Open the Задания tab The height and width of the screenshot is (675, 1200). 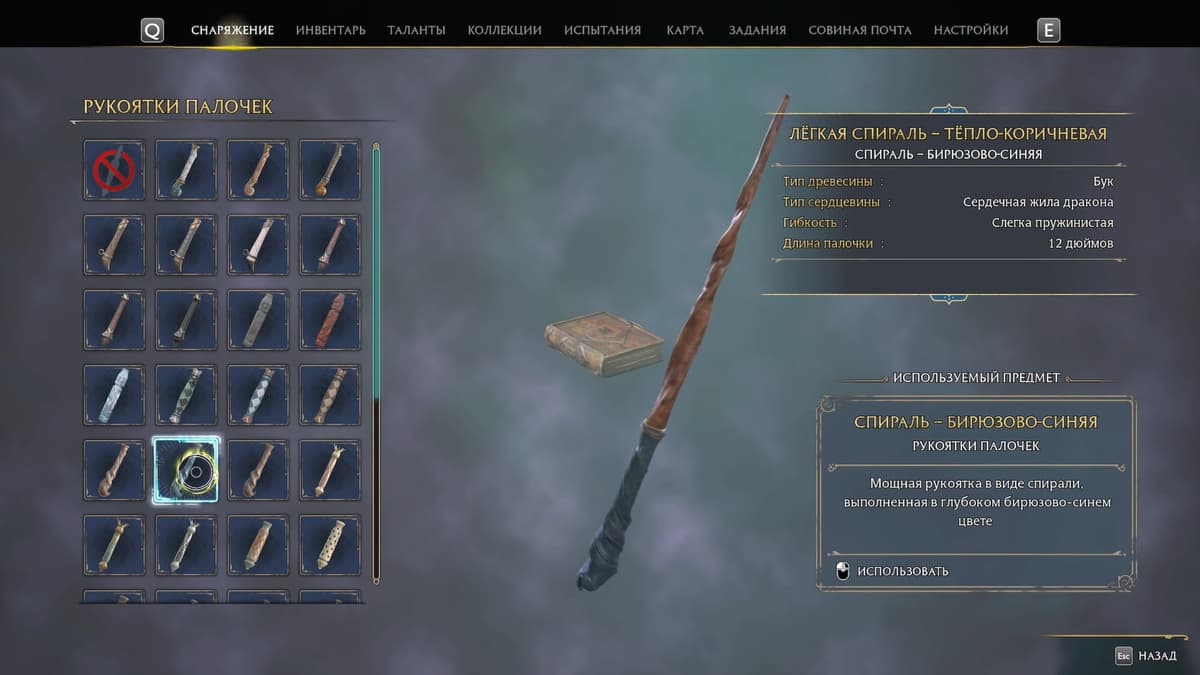[757, 30]
